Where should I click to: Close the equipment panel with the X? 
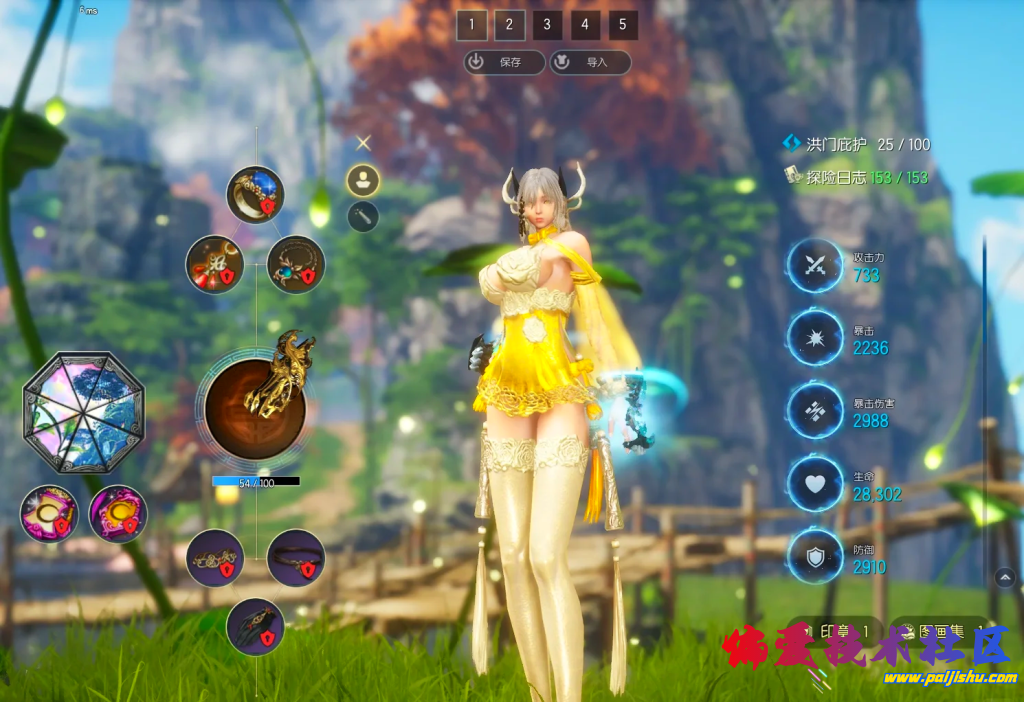point(364,143)
